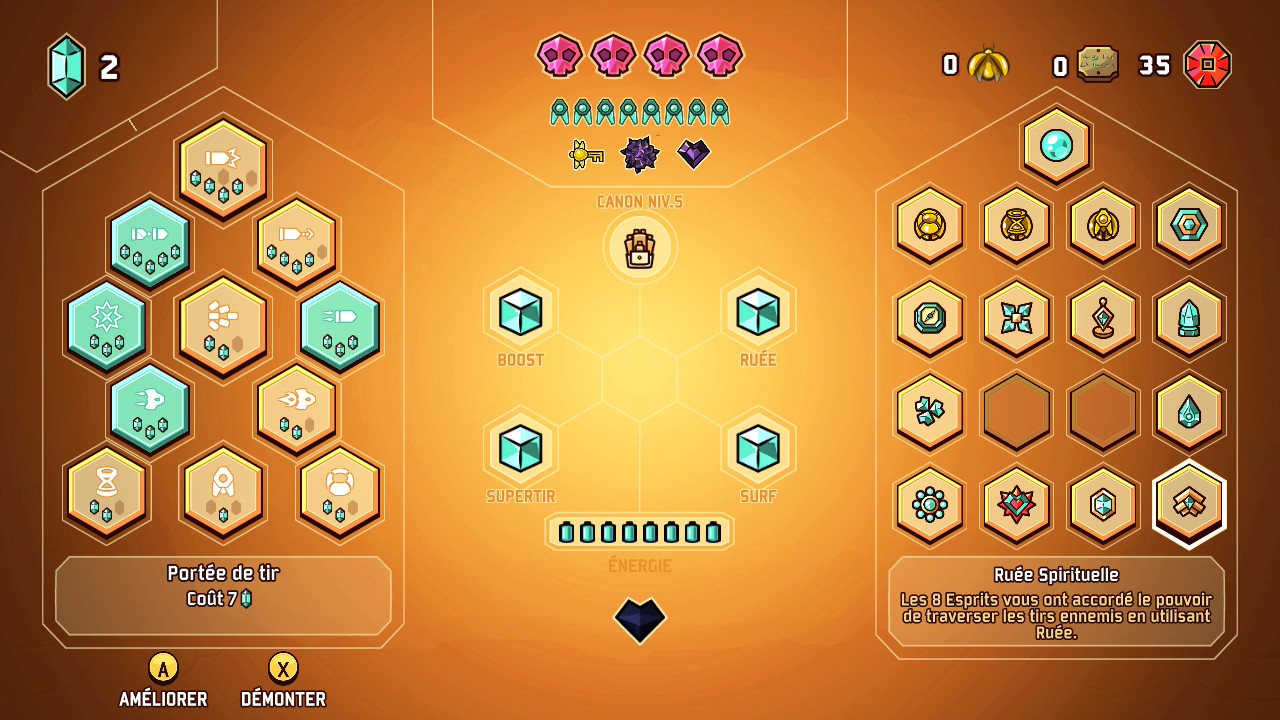Select the cyan orb item hexagon
The height and width of the screenshot is (720, 1280).
click(1056, 146)
